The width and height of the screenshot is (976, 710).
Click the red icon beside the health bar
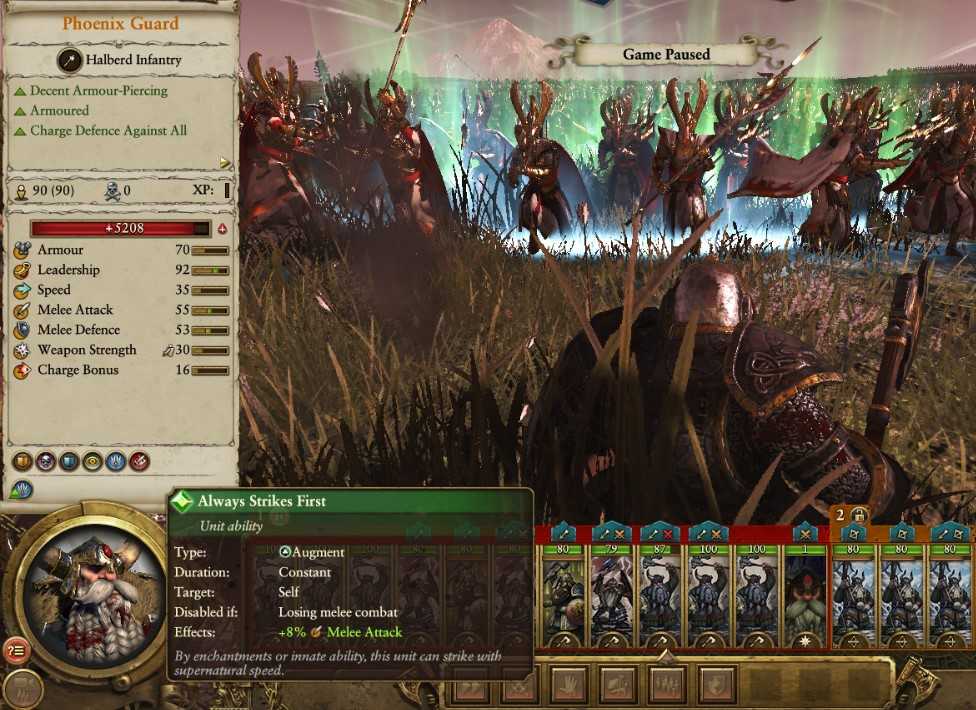pos(222,229)
